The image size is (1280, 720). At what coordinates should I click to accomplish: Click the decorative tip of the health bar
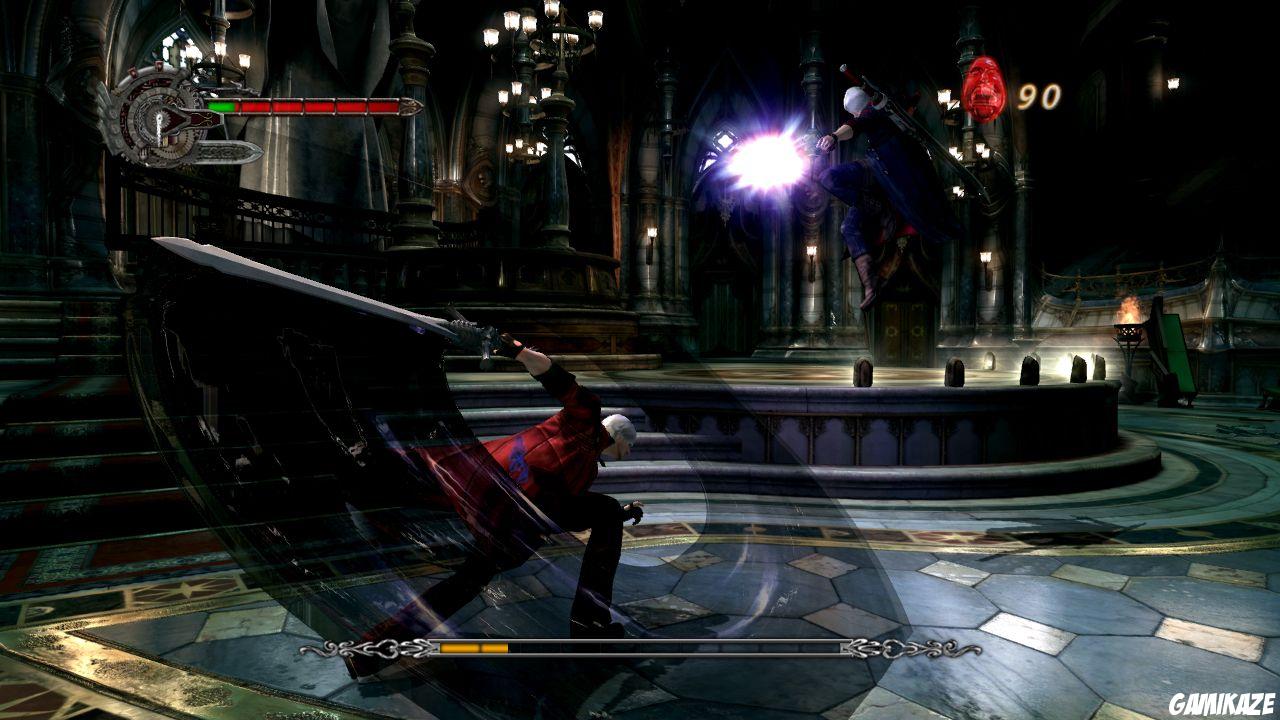coord(410,107)
